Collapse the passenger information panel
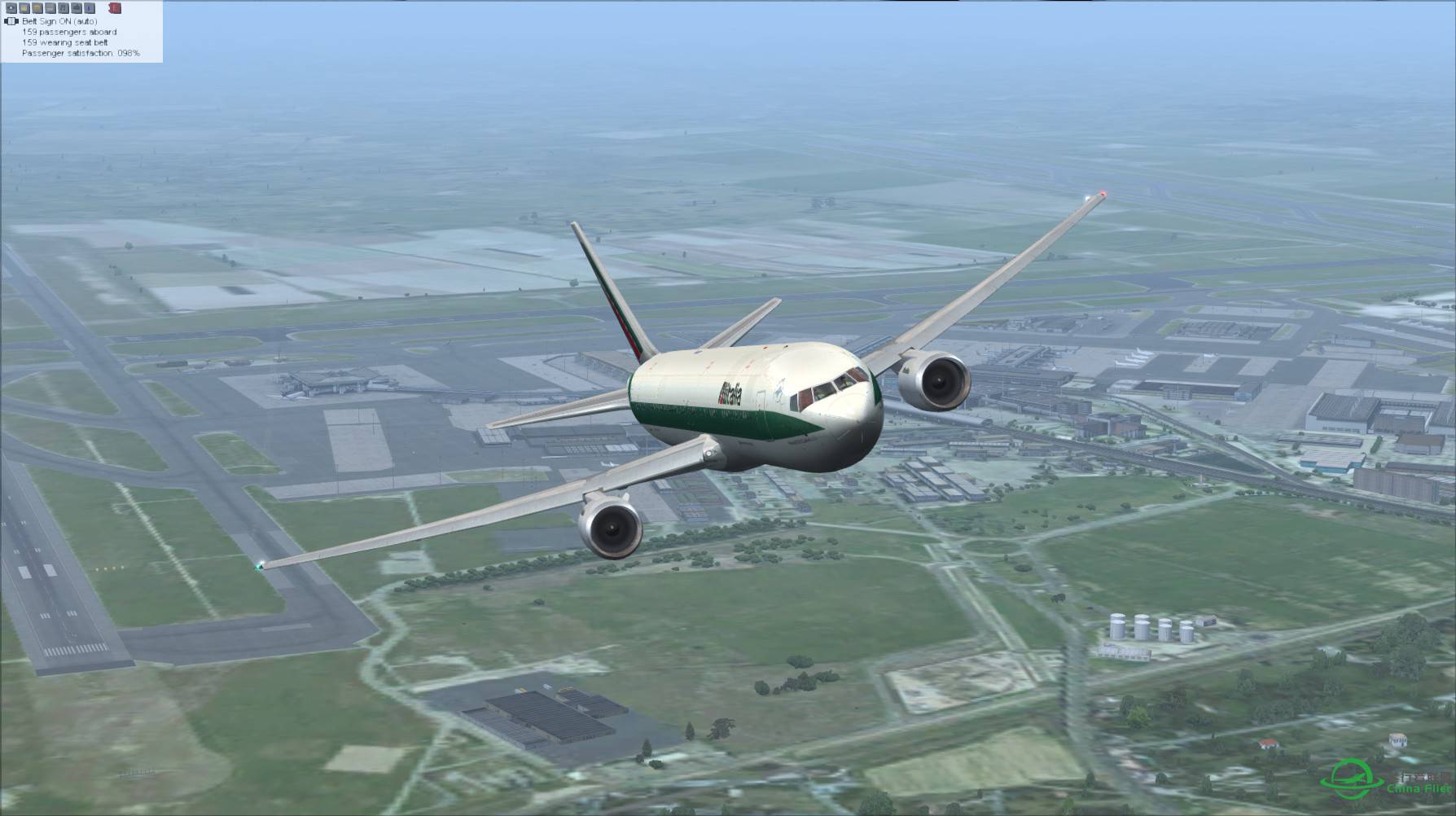1456x816 pixels. click(x=81, y=33)
